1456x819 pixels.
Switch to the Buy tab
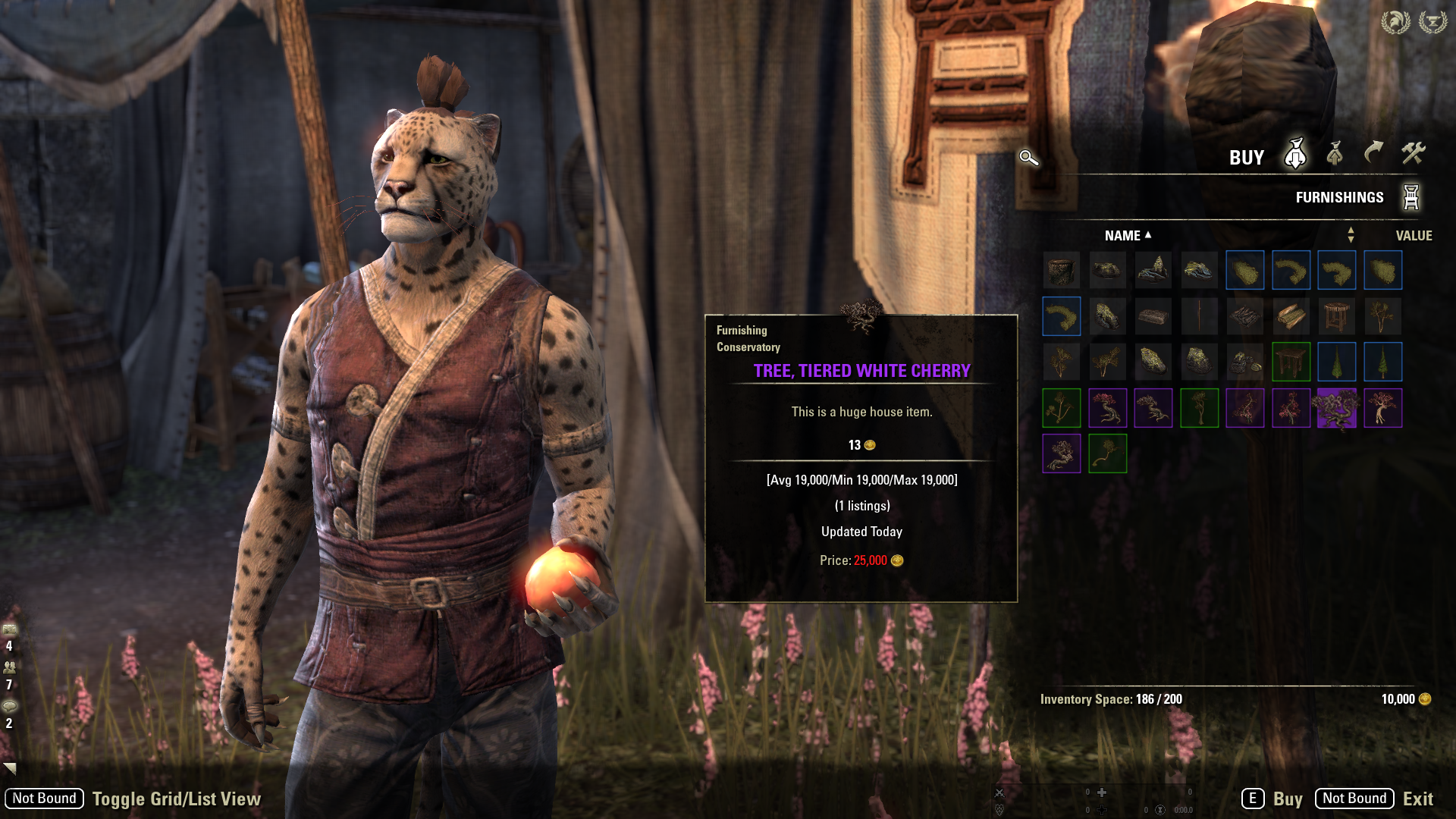[1295, 154]
